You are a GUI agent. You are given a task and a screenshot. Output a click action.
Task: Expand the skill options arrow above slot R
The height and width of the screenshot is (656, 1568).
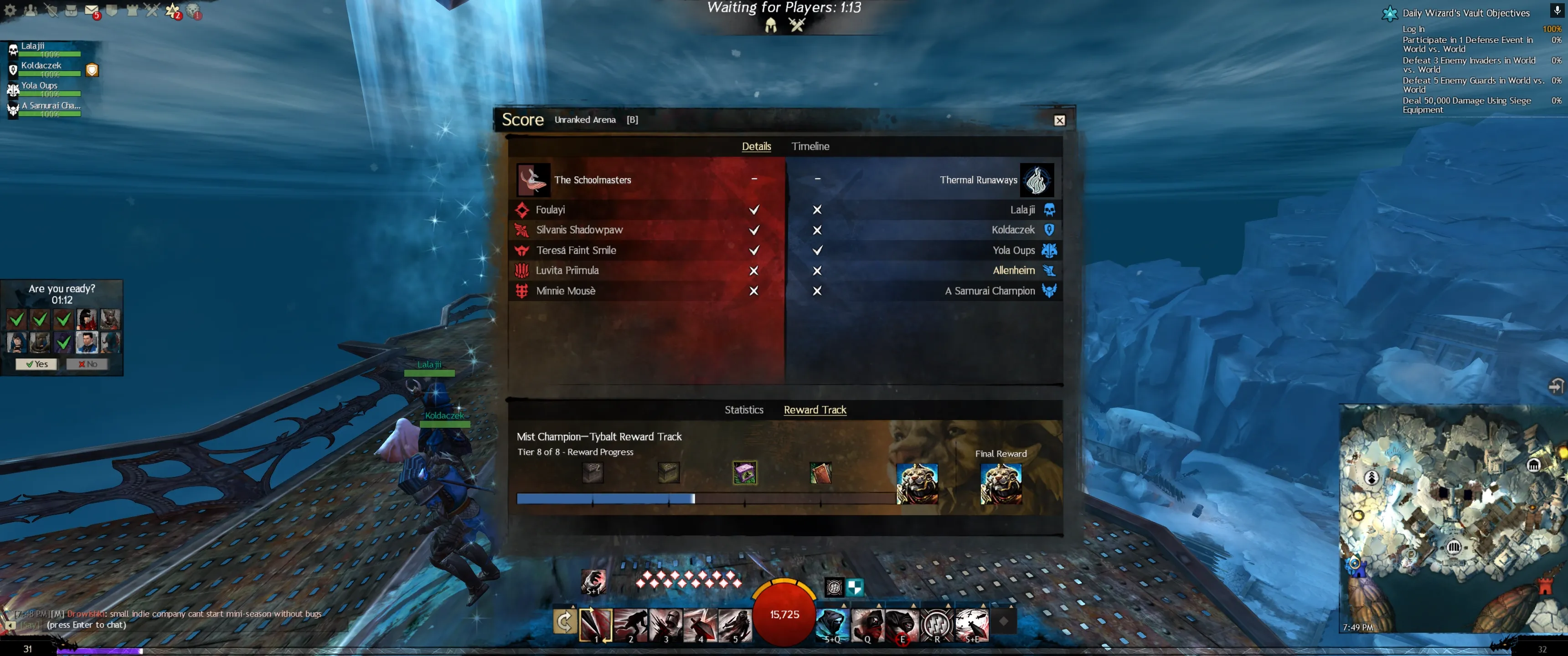click(x=949, y=606)
